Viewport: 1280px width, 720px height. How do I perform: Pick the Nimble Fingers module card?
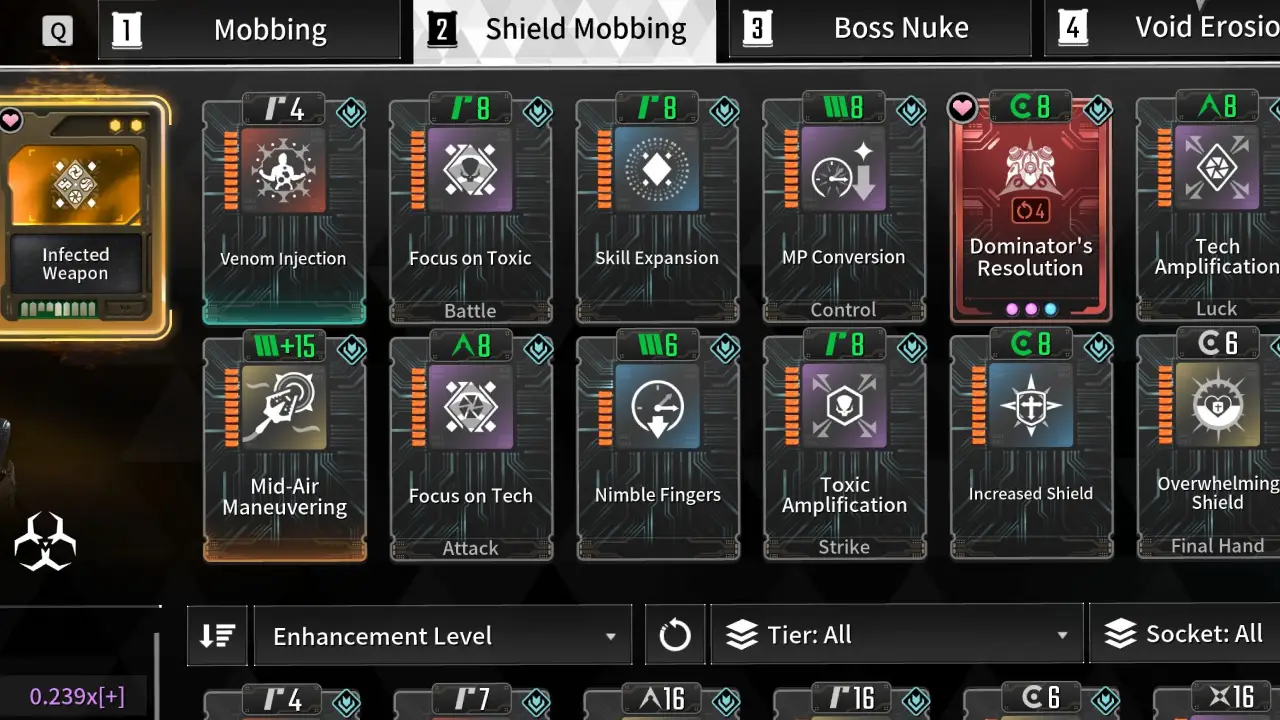657,450
